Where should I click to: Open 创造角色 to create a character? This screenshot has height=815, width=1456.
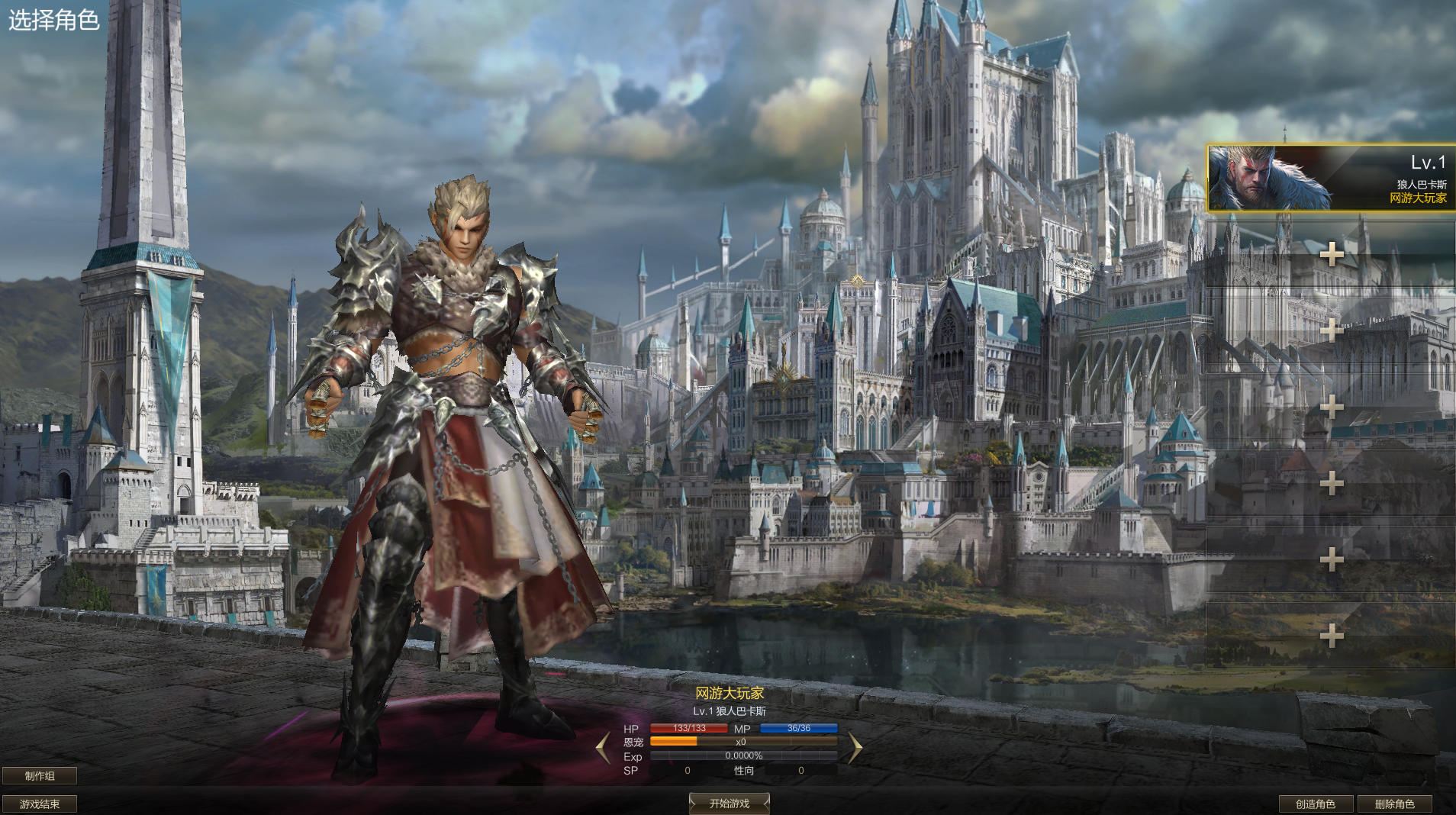tap(1316, 804)
